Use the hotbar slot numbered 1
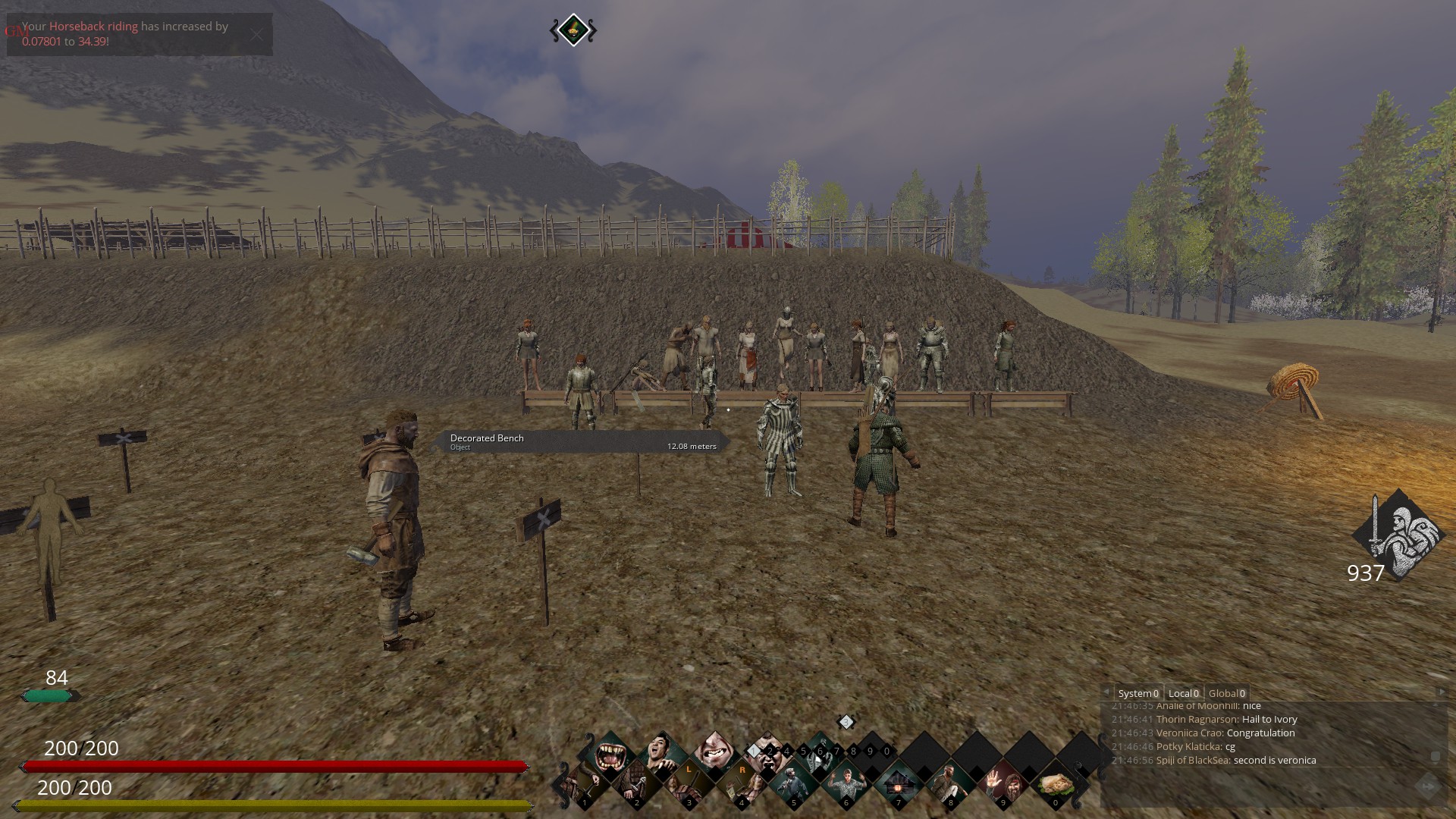 click(x=585, y=784)
